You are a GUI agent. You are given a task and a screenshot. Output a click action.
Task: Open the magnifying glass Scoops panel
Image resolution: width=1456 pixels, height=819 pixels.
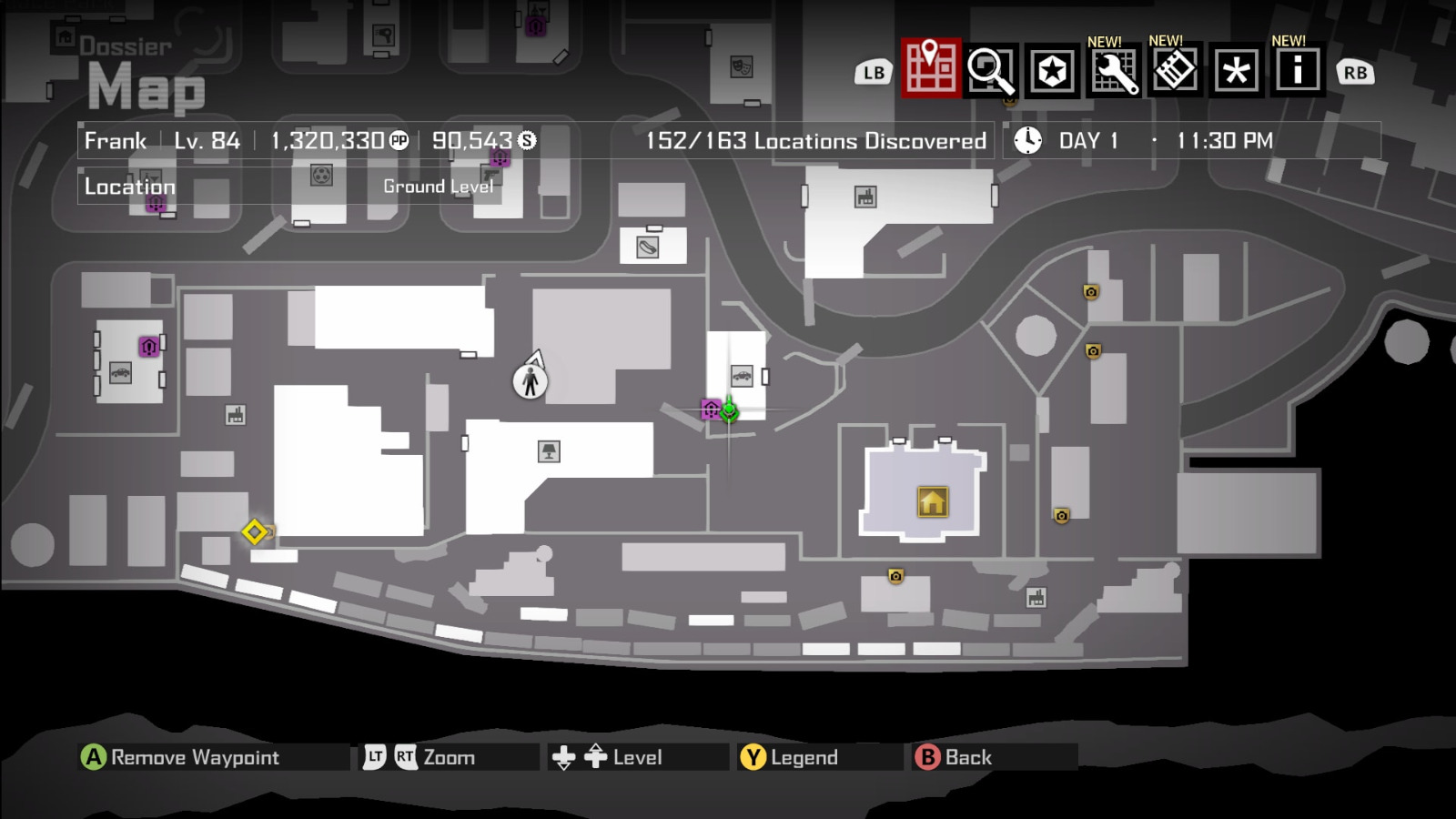click(x=991, y=71)
